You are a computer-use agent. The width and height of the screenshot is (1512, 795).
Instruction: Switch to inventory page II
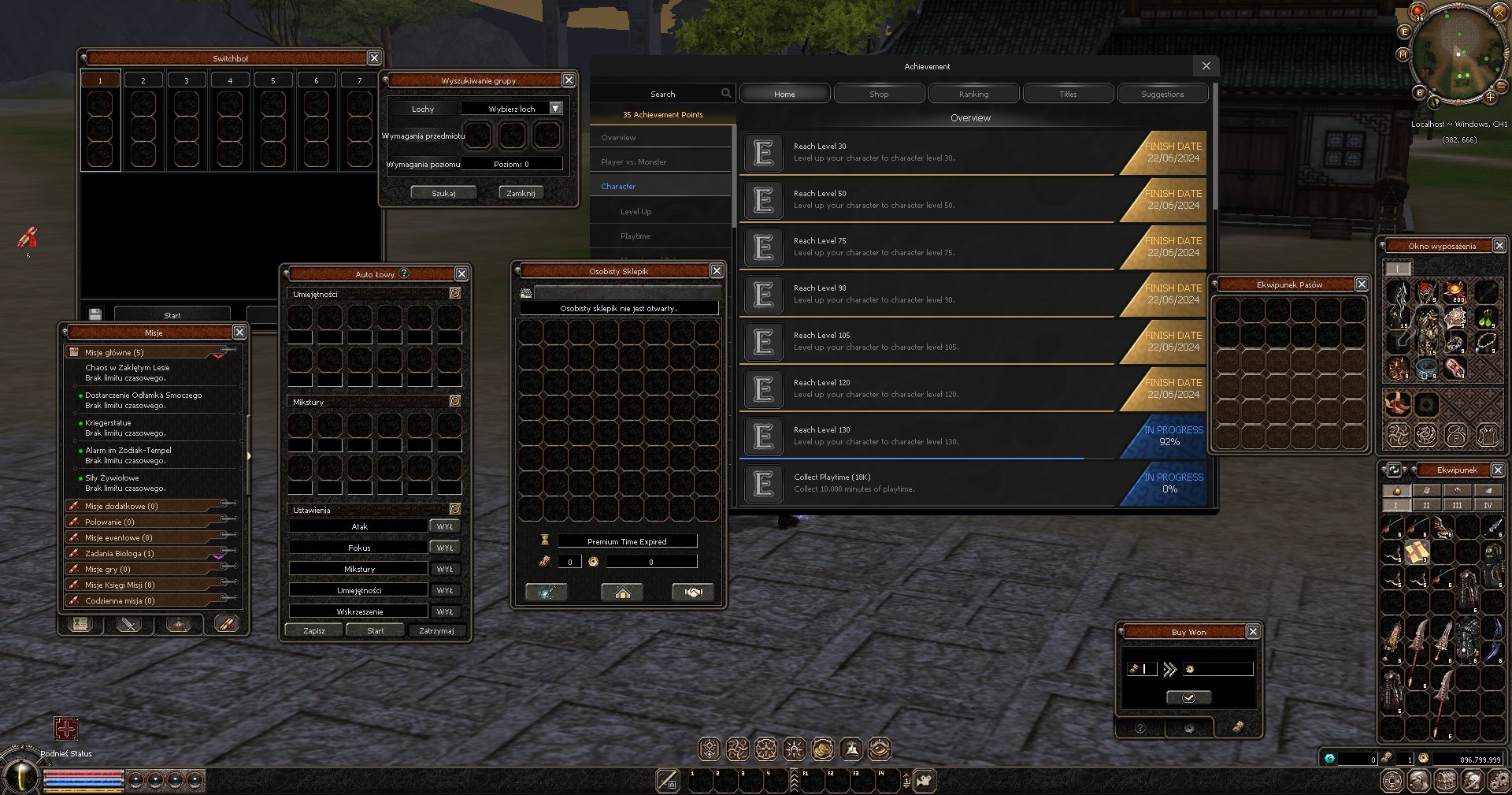pyautogui.click(x=1426, y=505)
